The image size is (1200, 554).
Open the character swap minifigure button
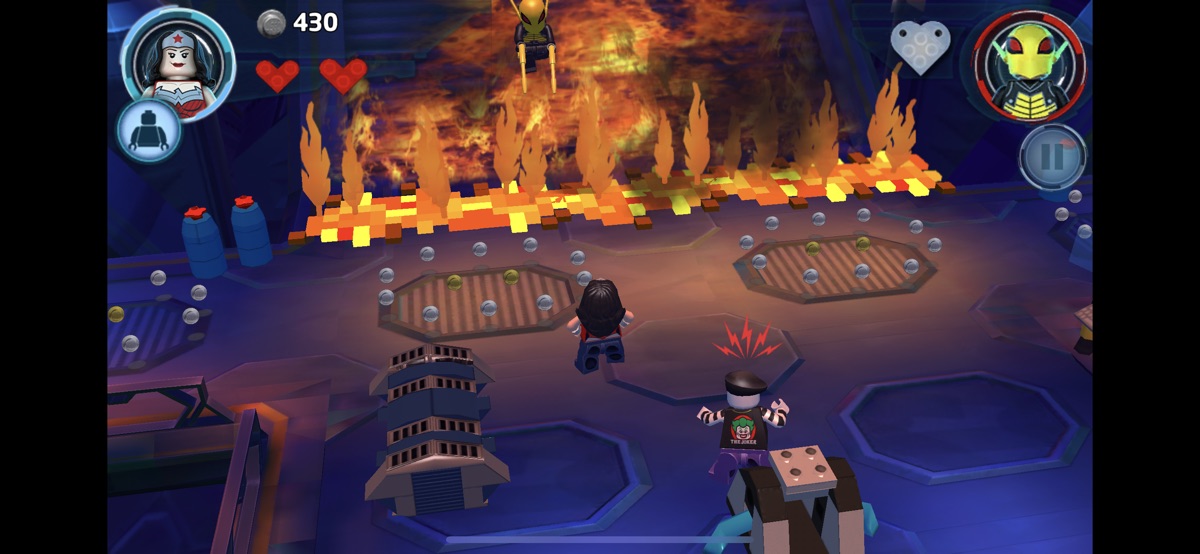click(x=149, y=131)
